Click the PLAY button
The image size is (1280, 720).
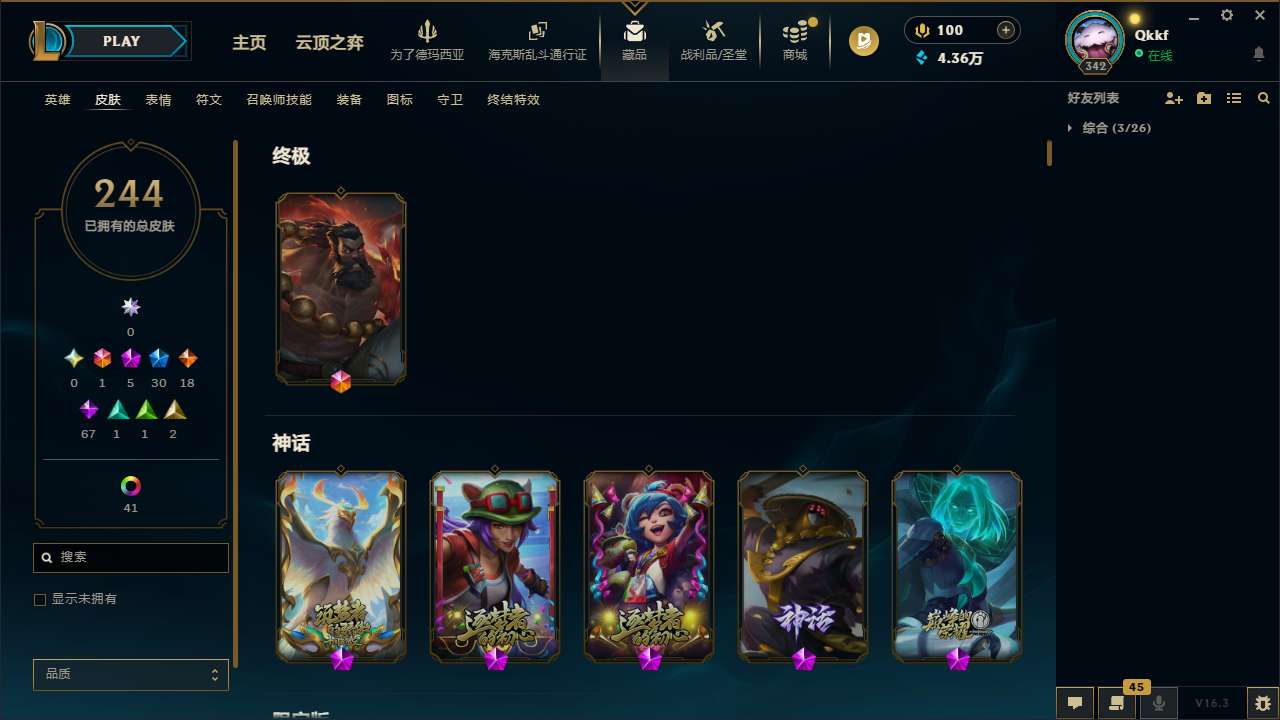(121, 41)
